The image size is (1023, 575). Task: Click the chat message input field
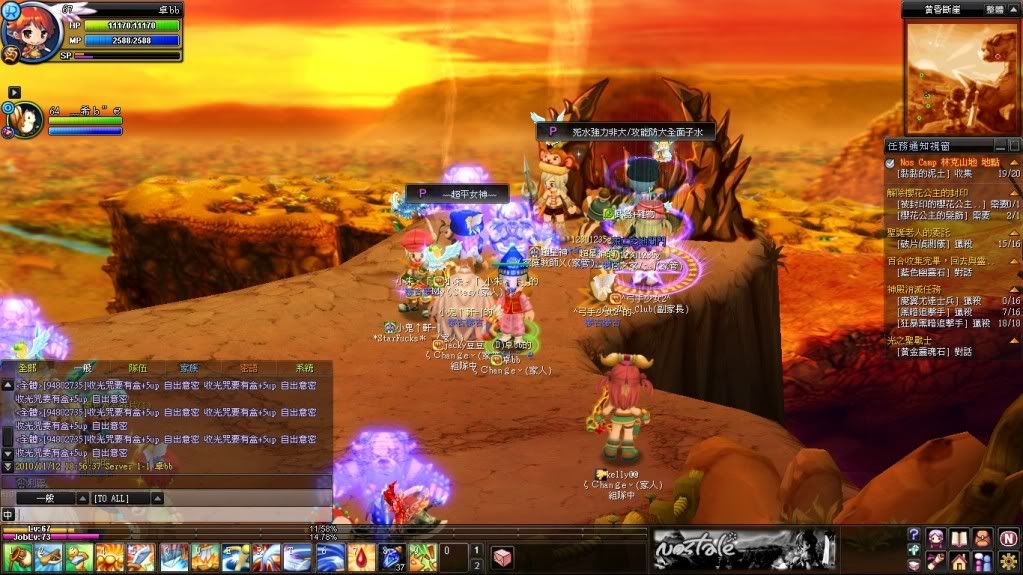point(170,514)
